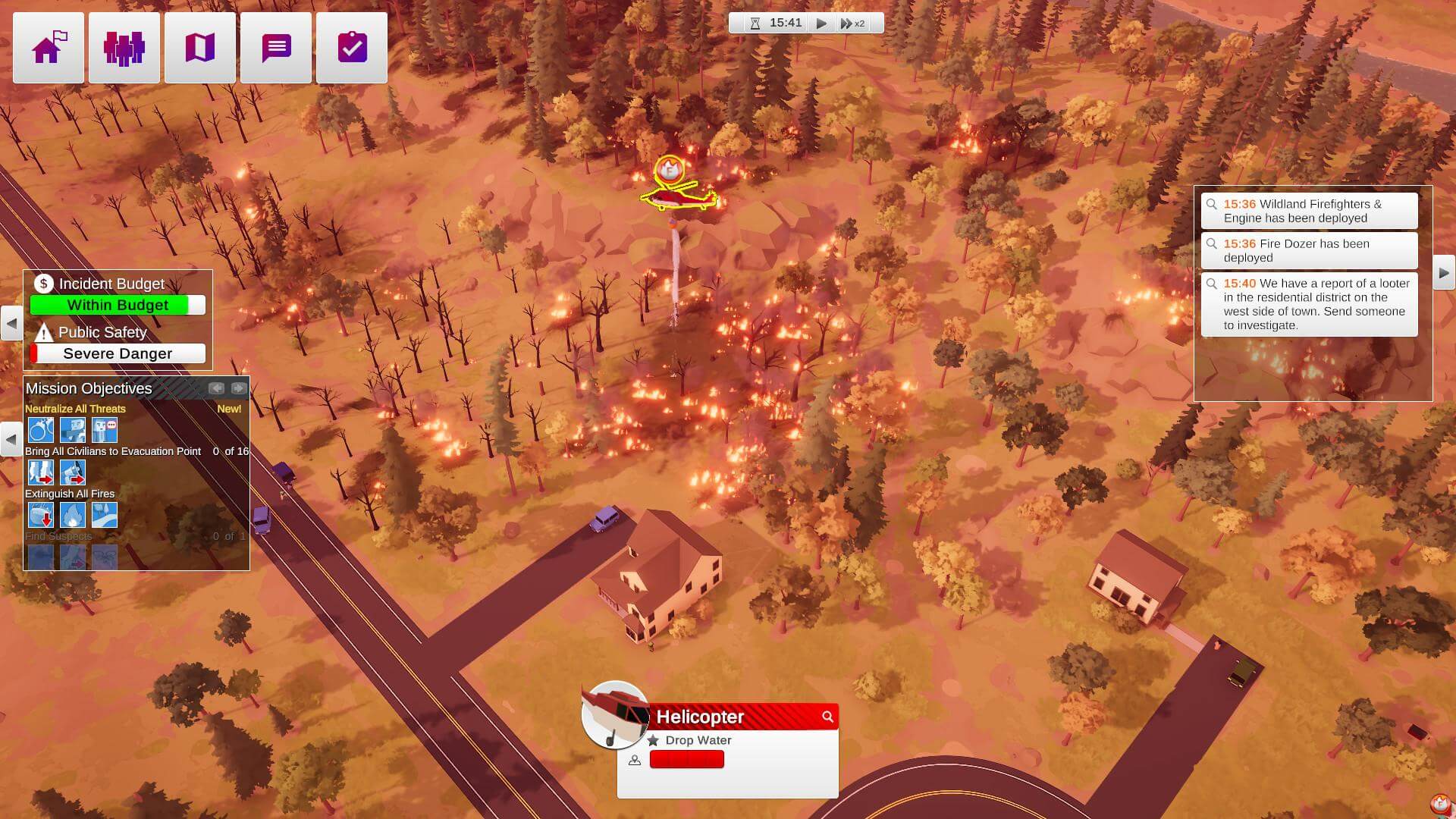Screen dimensions: 1456x819
Task: Zoom to the Helicopter unit
Action: click(x=827, y=717)
